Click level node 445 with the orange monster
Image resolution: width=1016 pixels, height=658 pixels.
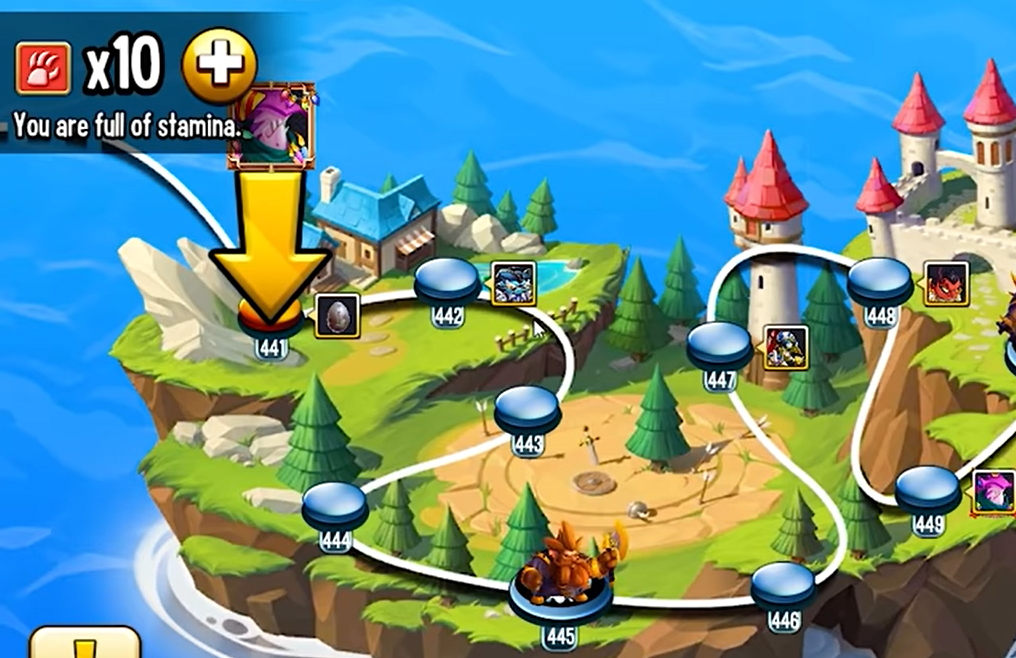tap(559, 596)
